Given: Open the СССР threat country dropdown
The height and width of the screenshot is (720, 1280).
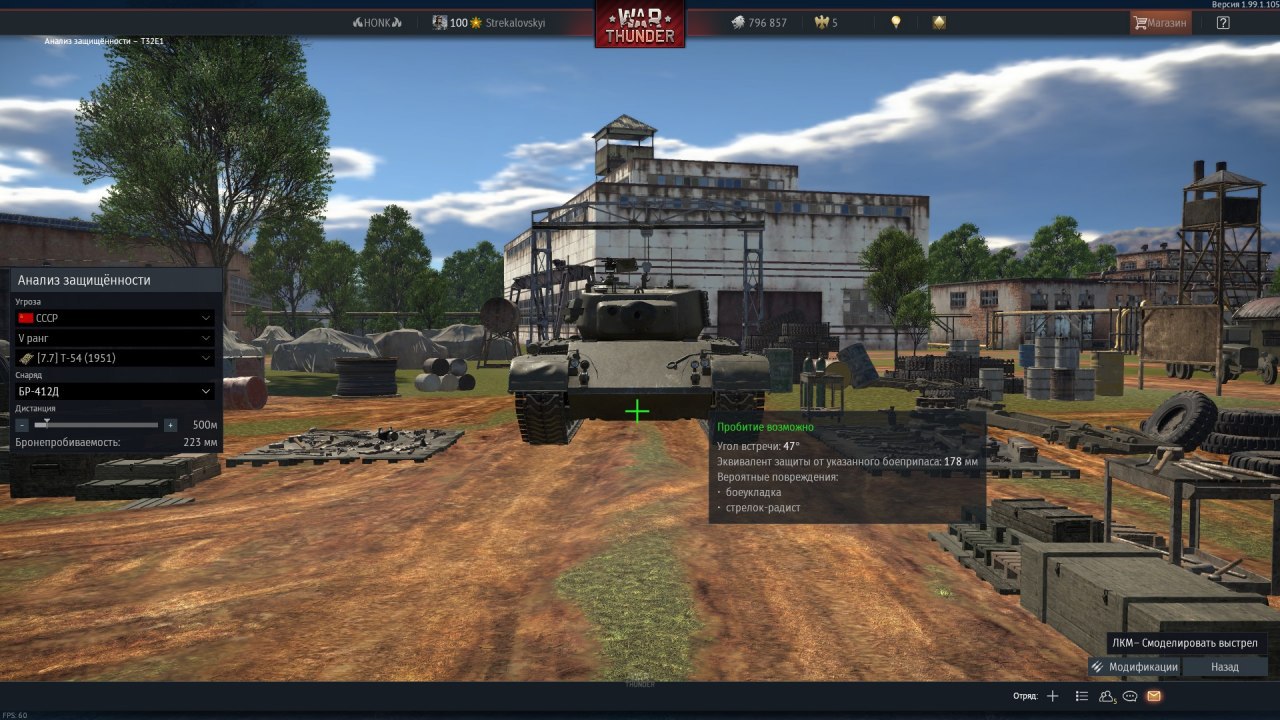Looking at the screenshot, I should (x=115, y=318).
